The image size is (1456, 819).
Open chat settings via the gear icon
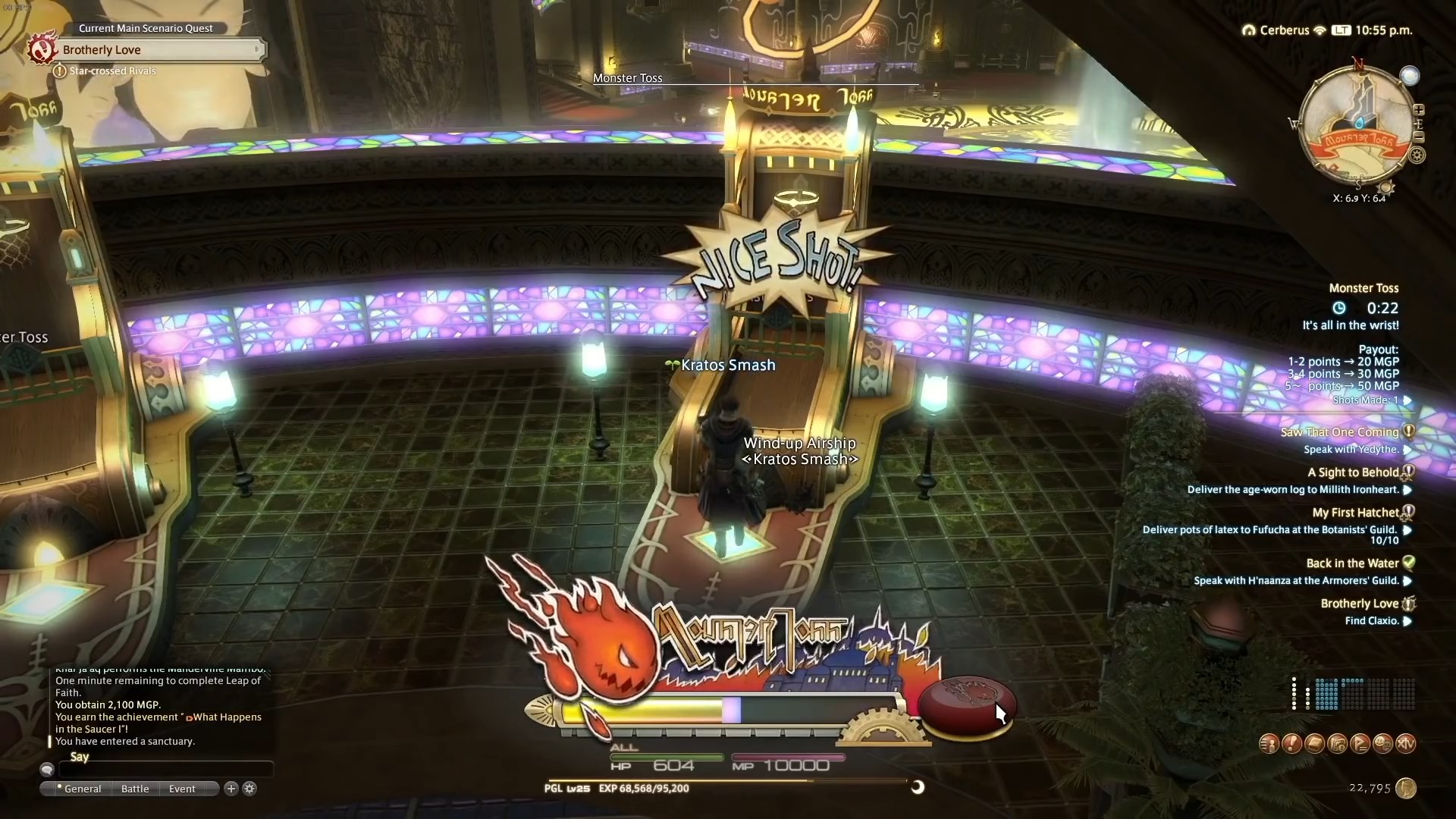tap(249, 789)
